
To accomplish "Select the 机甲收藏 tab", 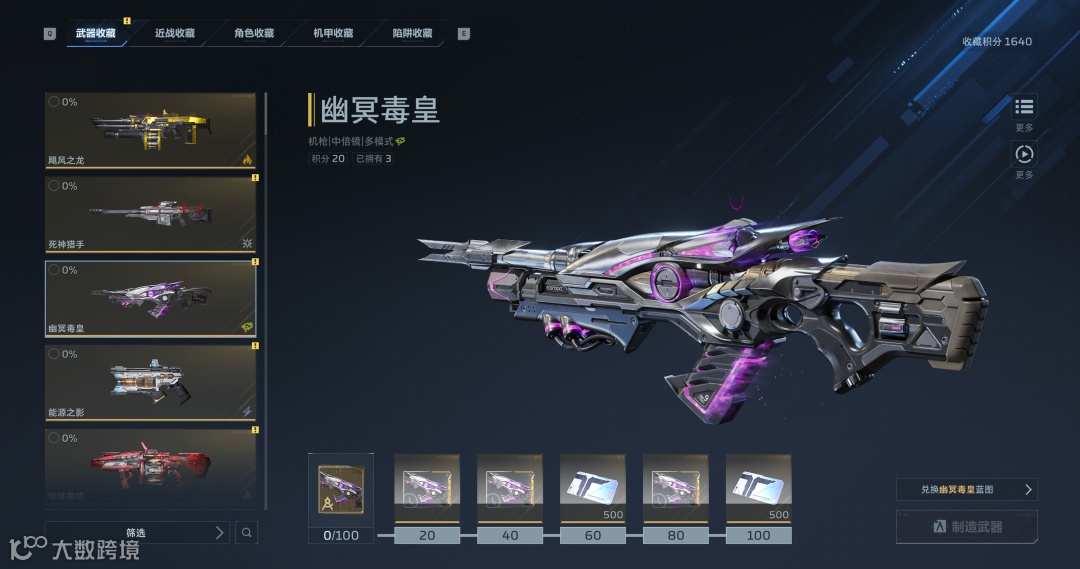I will pos(333,33).
